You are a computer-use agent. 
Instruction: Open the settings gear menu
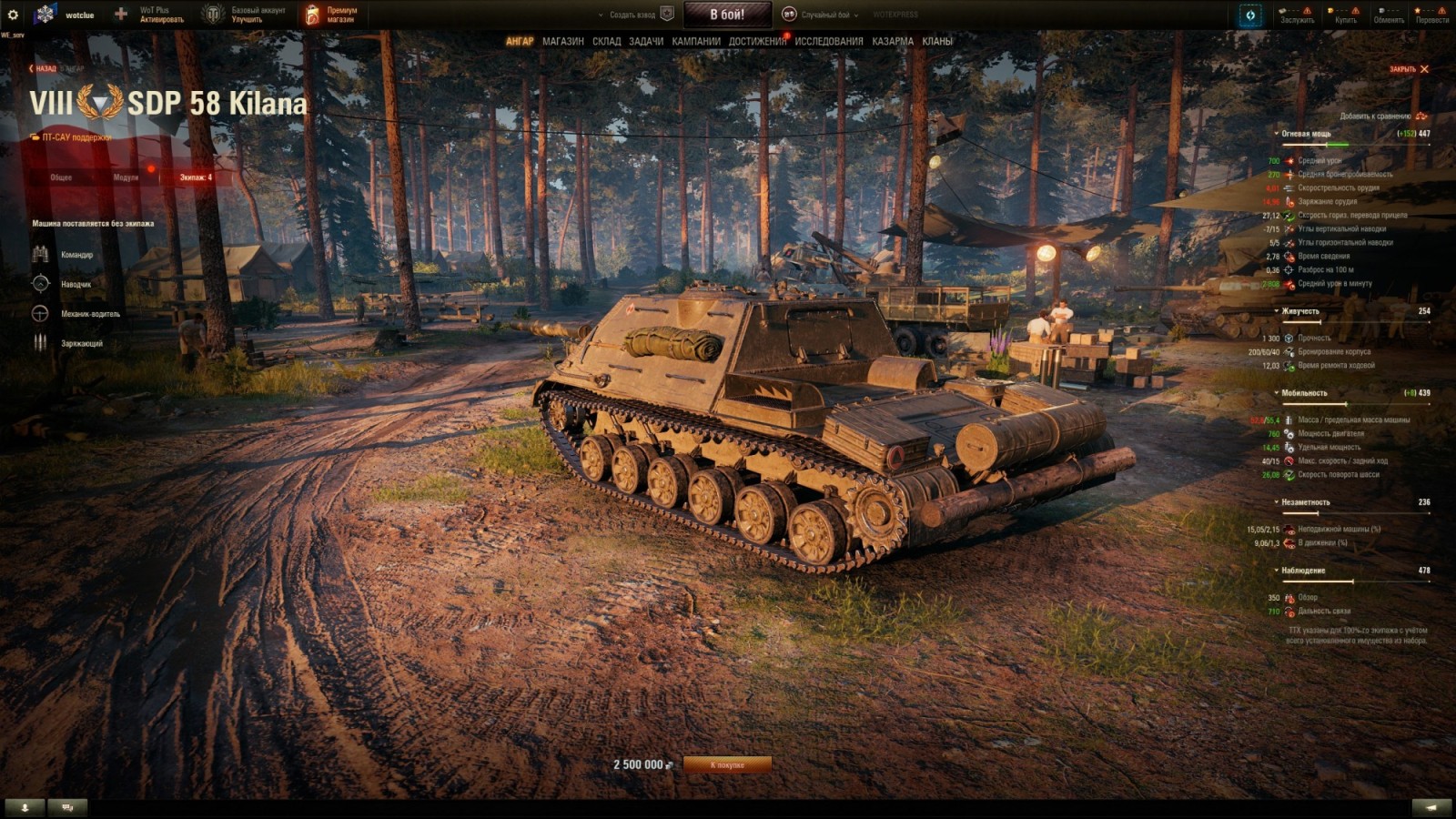tap(13, 15)
